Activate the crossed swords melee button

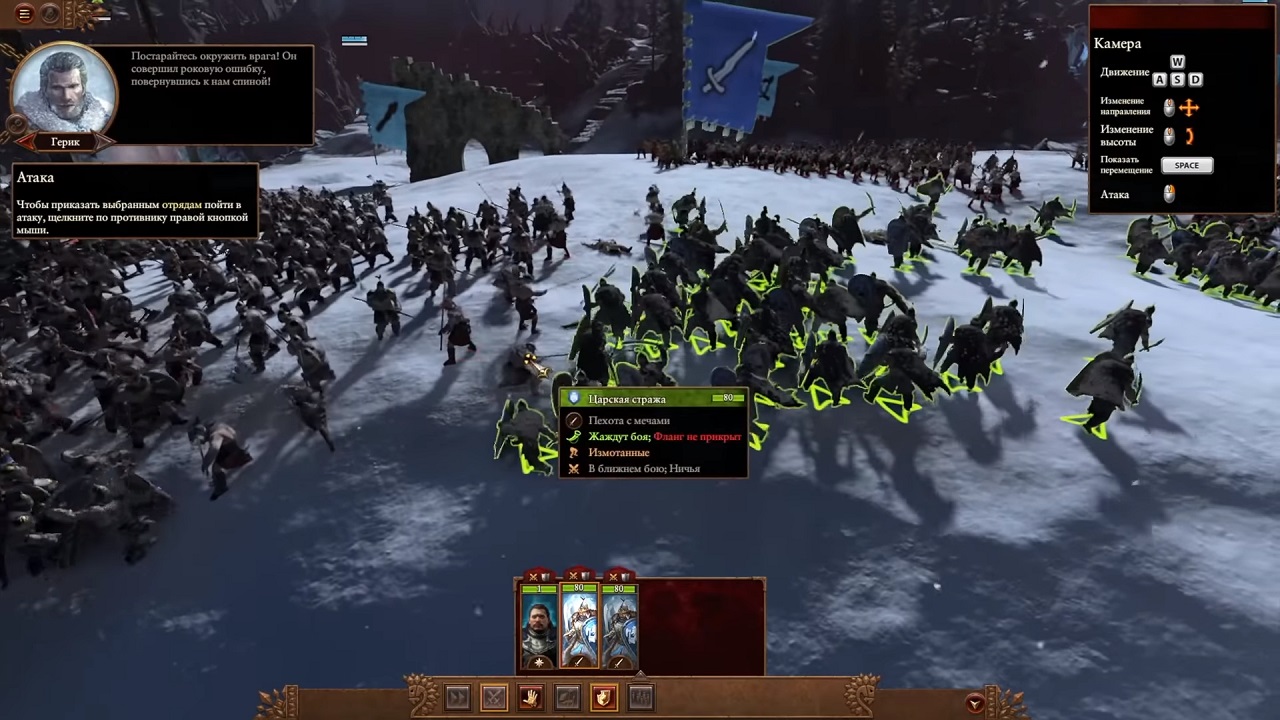494,697
